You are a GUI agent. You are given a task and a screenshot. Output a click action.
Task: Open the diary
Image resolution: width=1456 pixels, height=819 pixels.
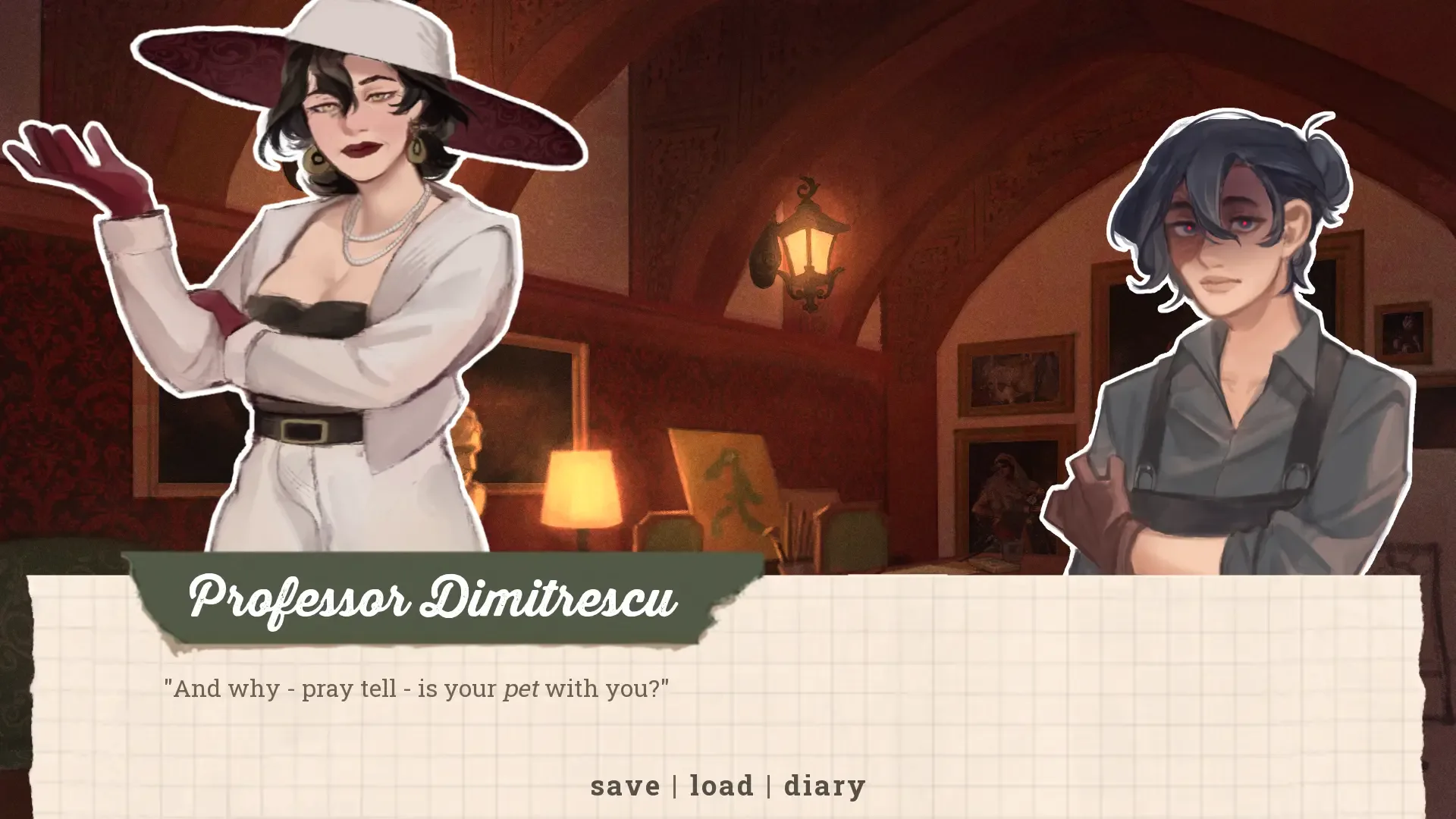(x=825, y=786)
